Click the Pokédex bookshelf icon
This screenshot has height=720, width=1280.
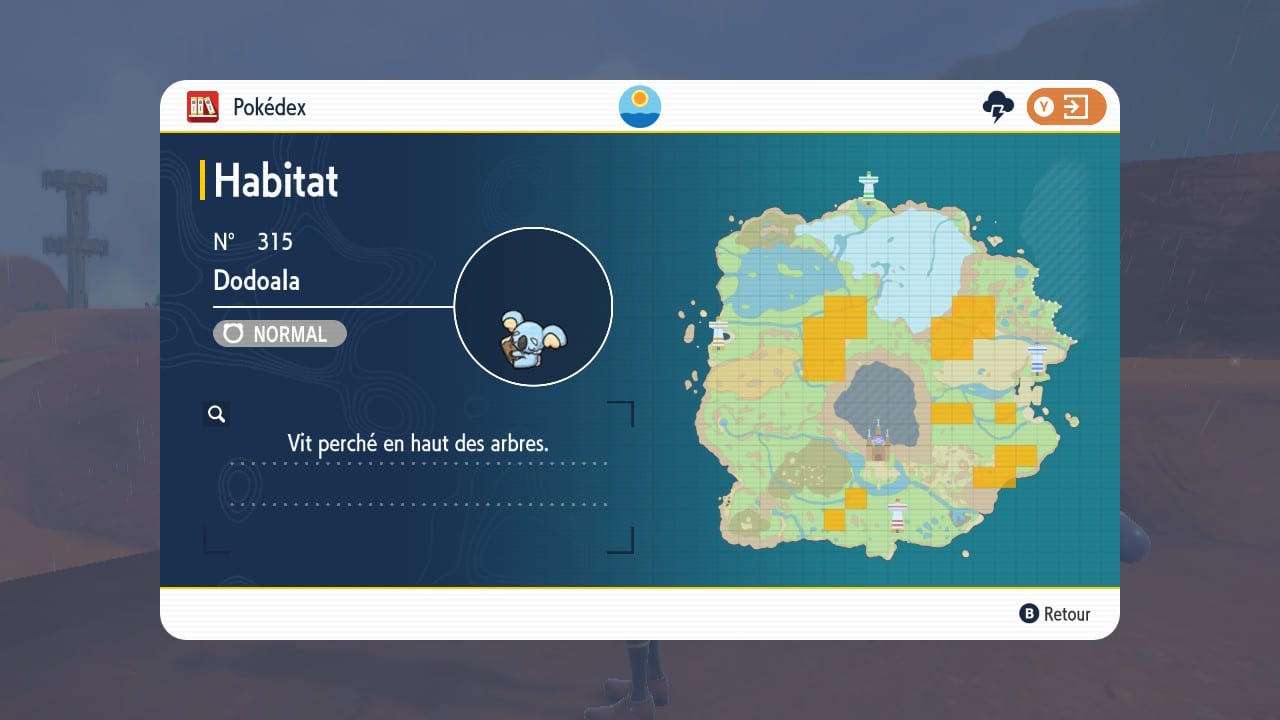click(x=203, y=107)
